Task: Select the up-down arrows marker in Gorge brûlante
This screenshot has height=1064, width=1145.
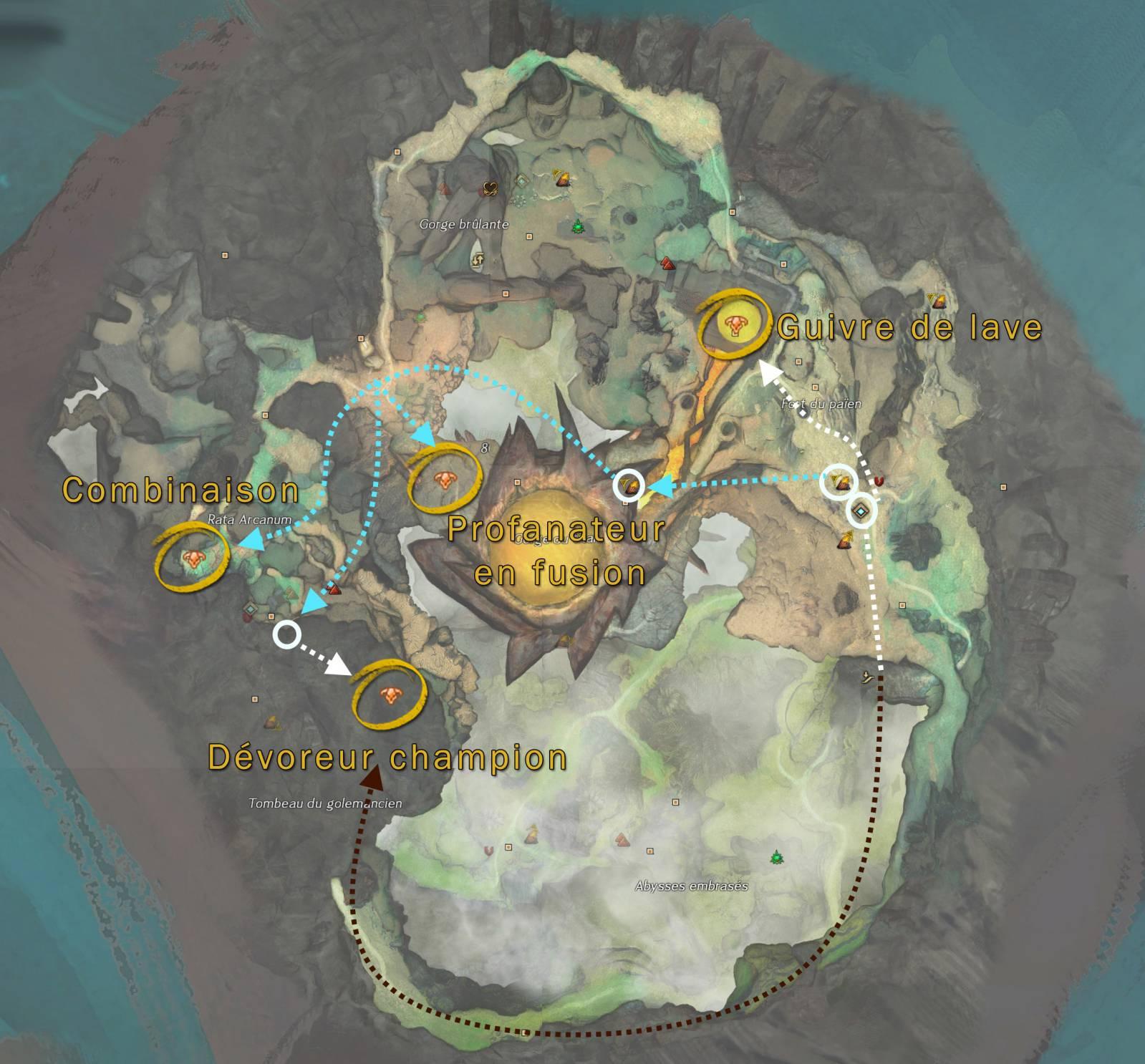Action: coord(478,260)
